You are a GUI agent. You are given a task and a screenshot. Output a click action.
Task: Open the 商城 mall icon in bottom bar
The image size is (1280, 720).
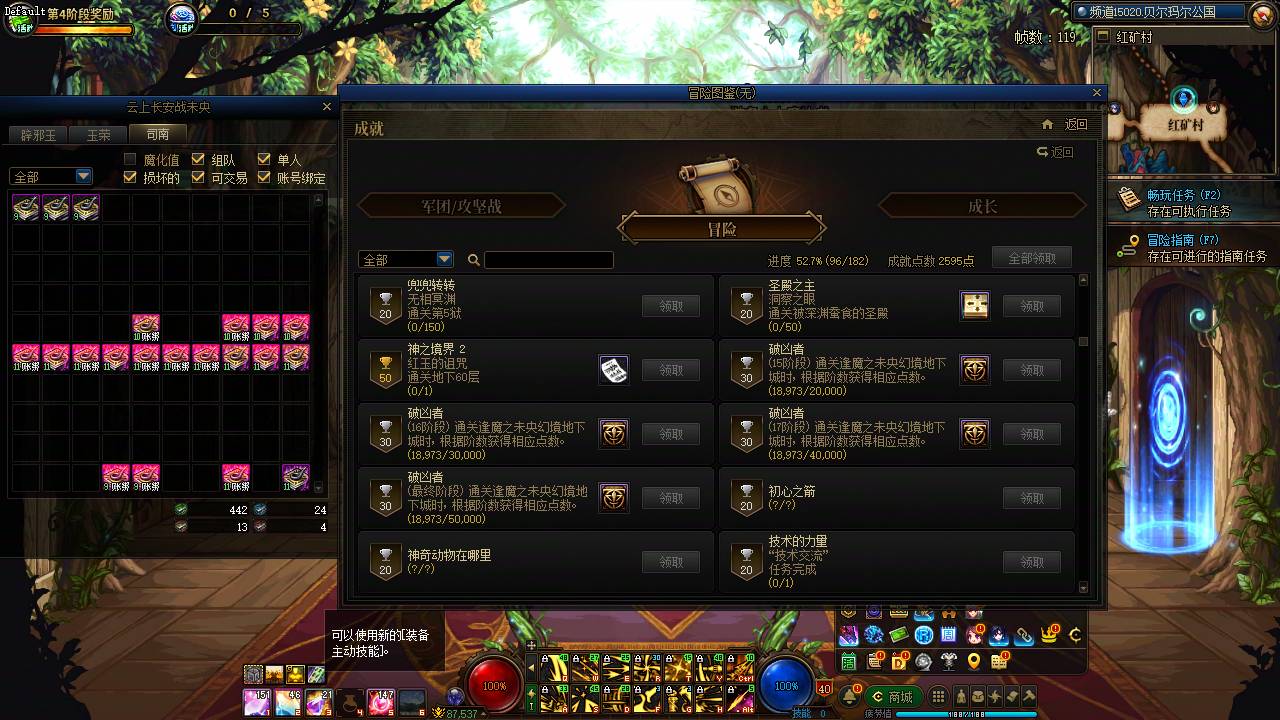[x=893, y=697]
